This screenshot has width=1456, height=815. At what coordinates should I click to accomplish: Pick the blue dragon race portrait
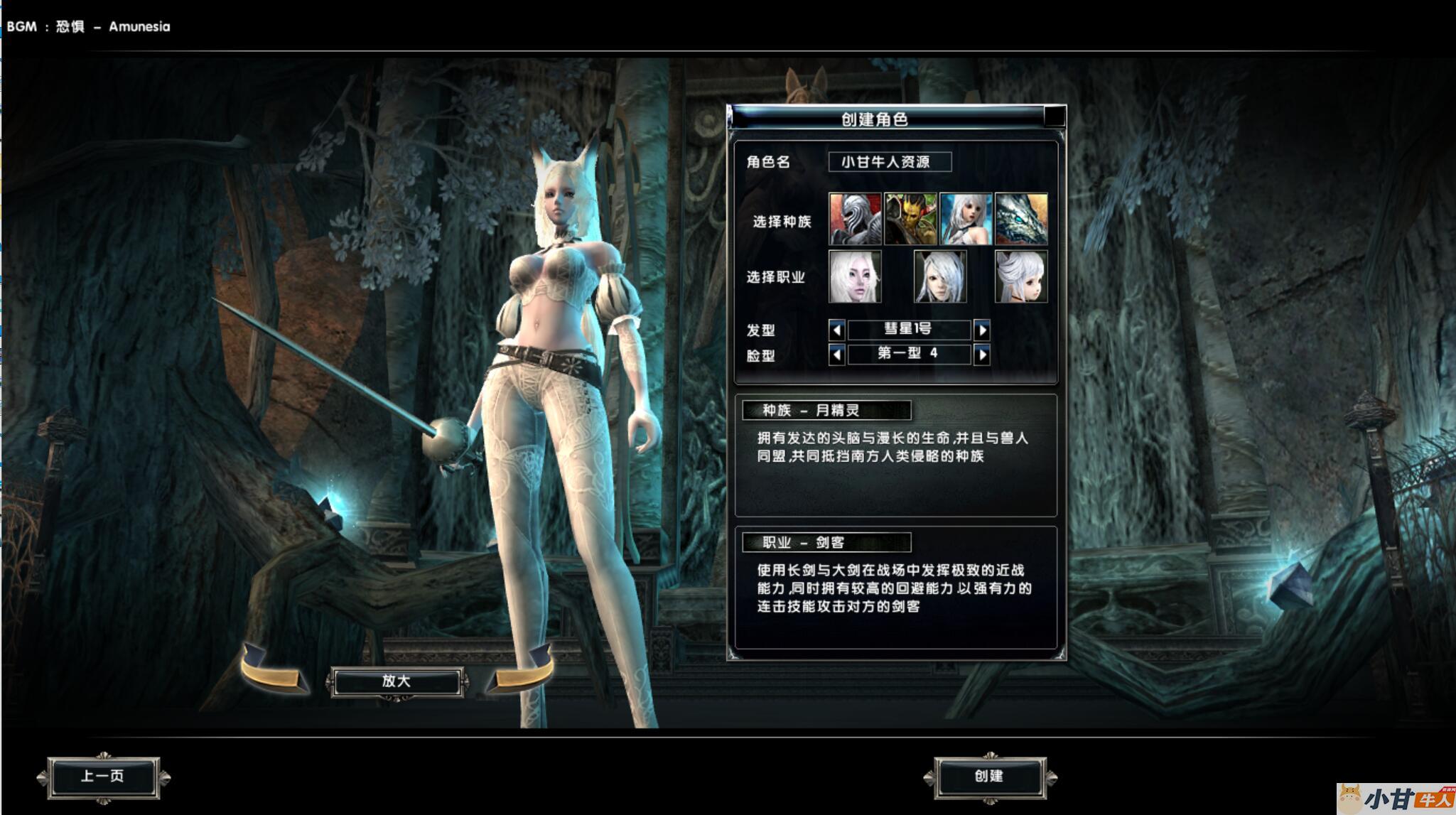point(1021,219)
